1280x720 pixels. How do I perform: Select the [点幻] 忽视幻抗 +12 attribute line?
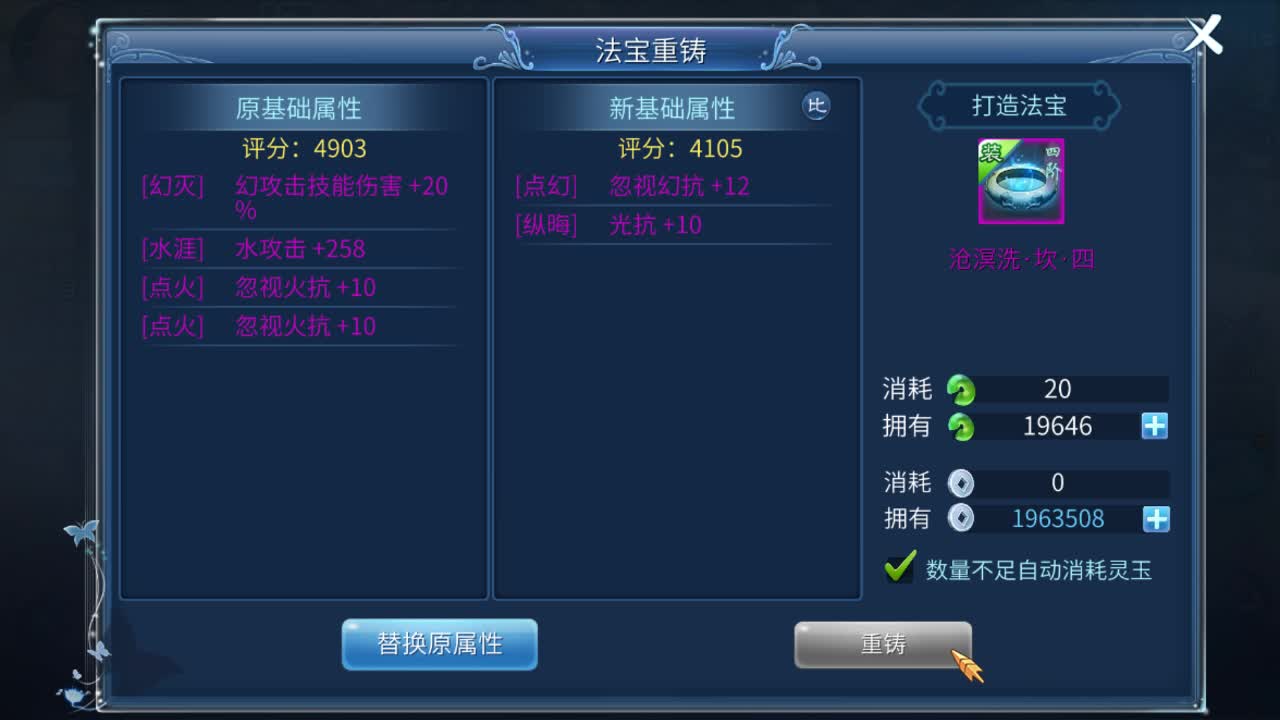[x=632, y=186]
